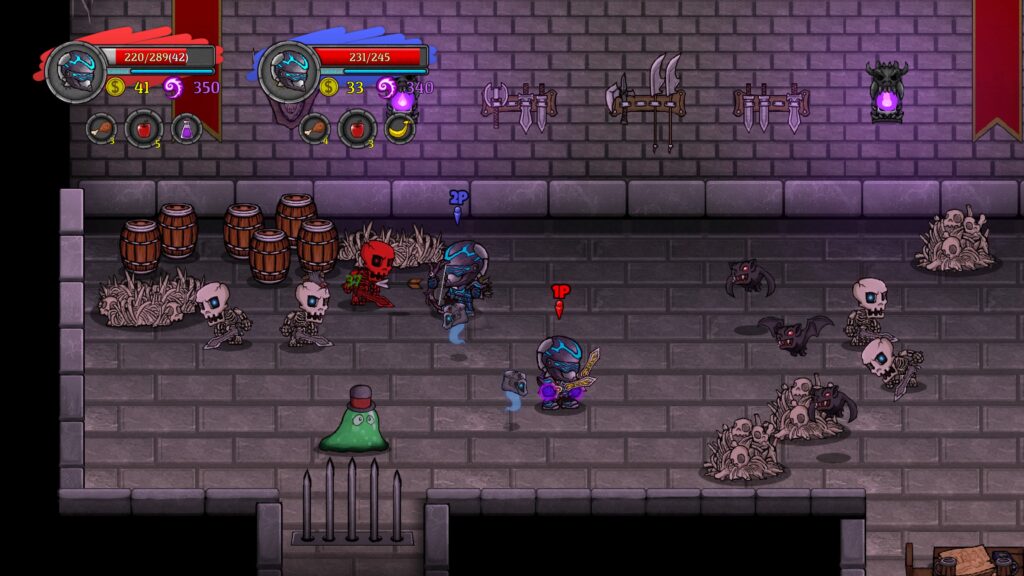The image size is (1024, 576).
Task: Select player two's chicken drumstick item slot
Action: click(315, 128)
